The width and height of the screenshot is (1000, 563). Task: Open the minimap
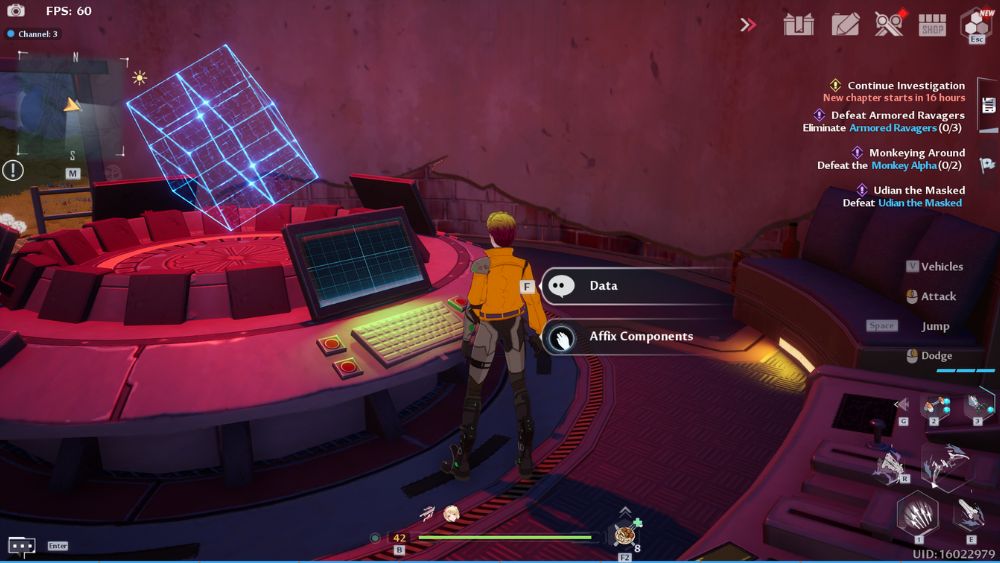click(x=66, y=105)
